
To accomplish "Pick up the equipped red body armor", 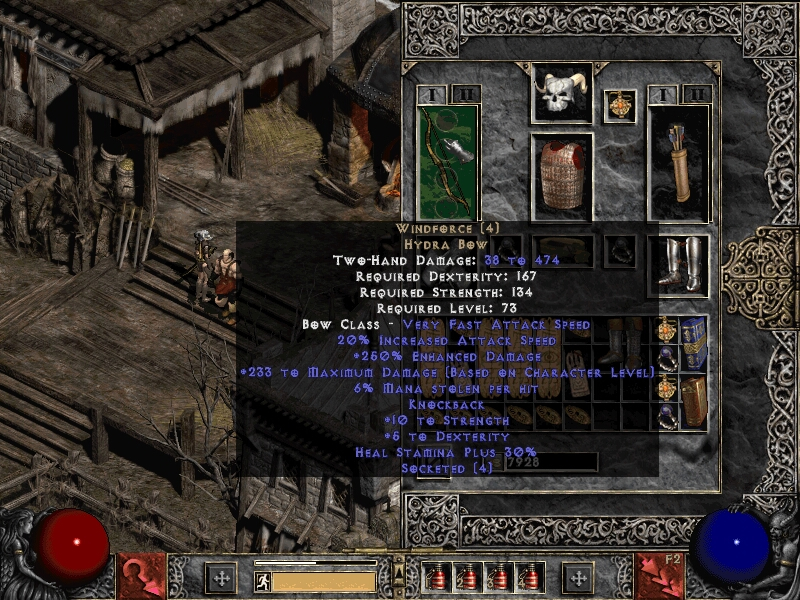I will click(561, 174).
